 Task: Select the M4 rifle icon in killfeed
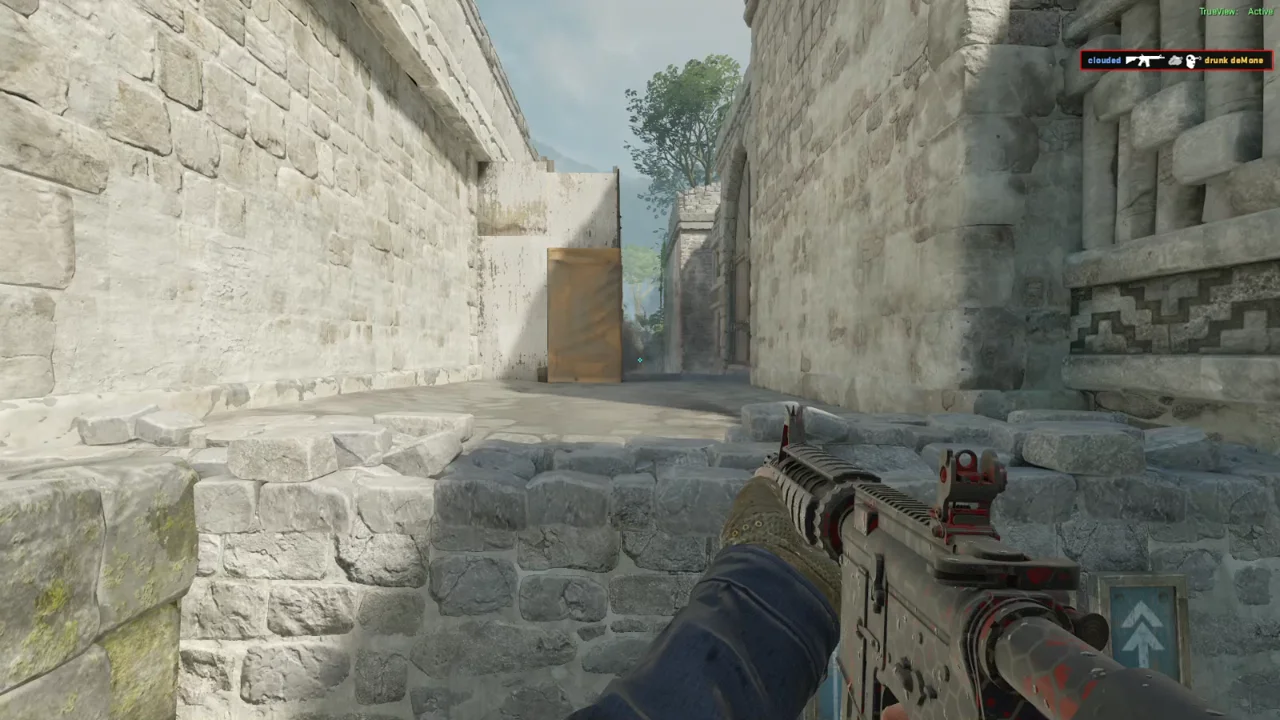pos(1145,60)
